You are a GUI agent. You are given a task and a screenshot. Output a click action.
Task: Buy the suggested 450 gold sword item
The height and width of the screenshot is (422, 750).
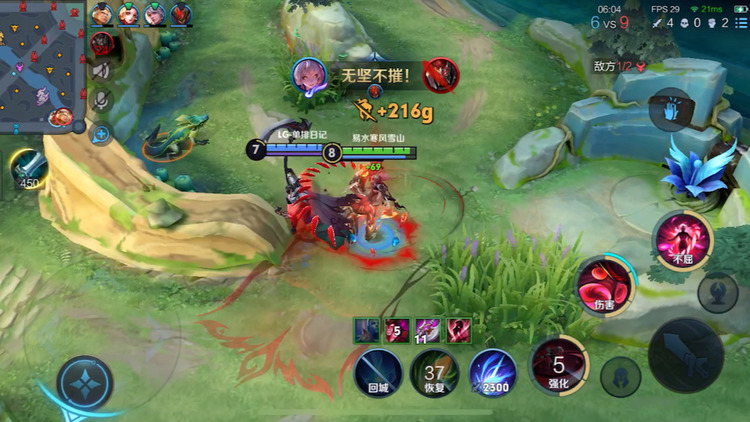pos(30,167)
